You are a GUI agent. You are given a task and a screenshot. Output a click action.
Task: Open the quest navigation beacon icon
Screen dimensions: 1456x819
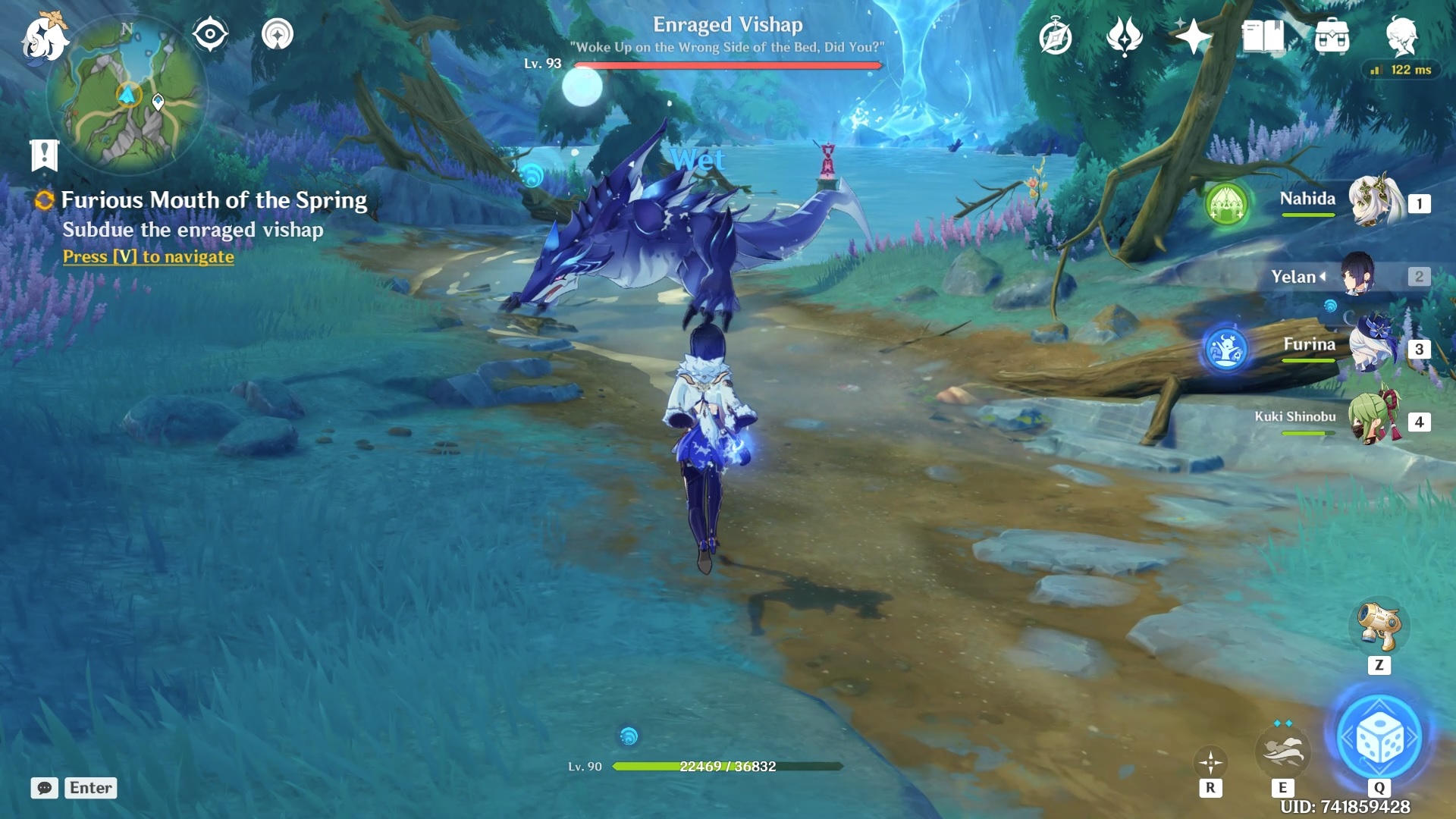[x=277, y=34]
